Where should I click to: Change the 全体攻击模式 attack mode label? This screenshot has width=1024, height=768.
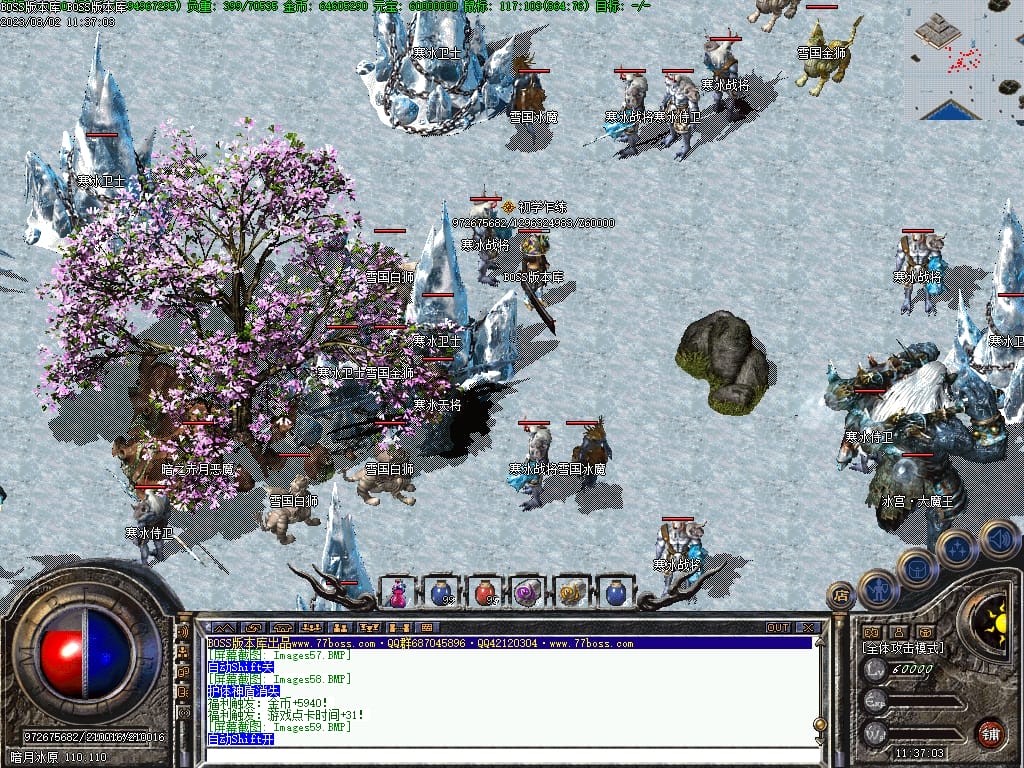pos(903,648)
